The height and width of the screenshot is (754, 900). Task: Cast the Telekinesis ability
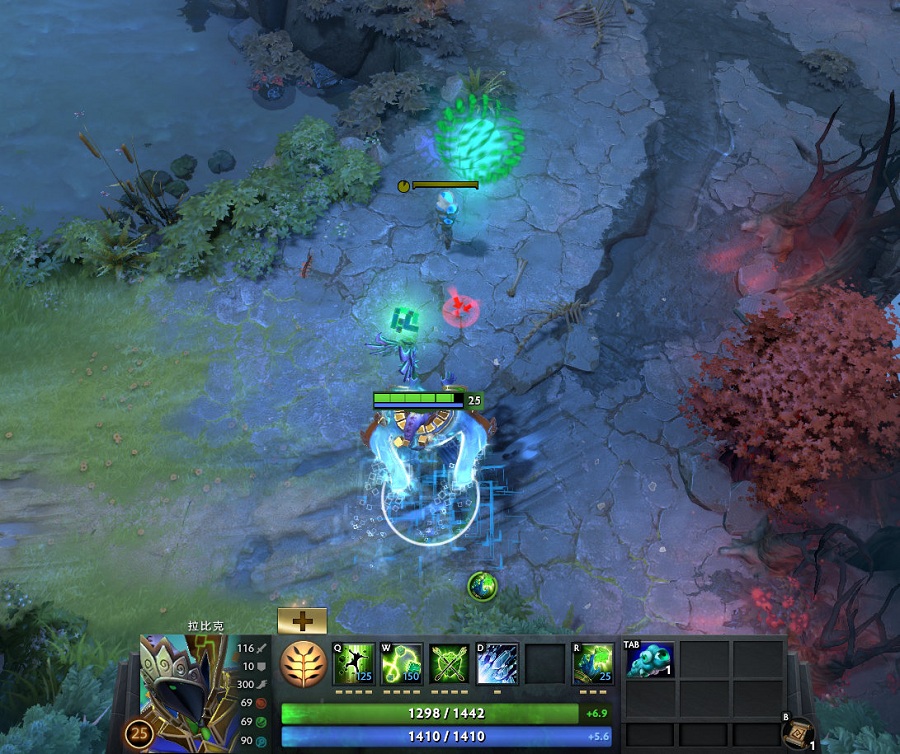[354, 663]
